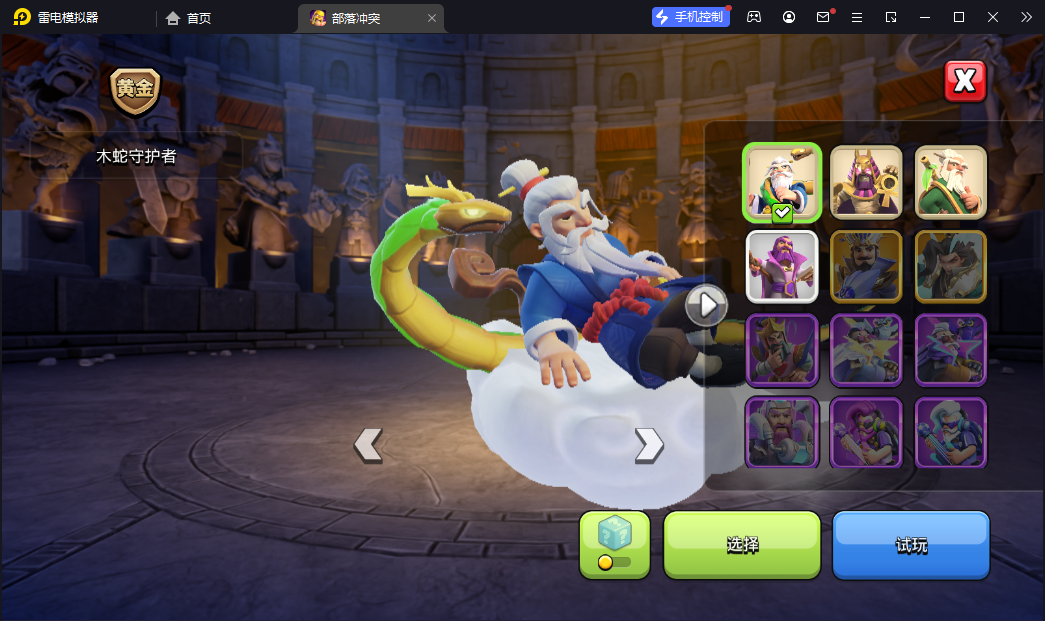
Task: Choose the green-robed Warden skin
Action: [x=950, y=182]
